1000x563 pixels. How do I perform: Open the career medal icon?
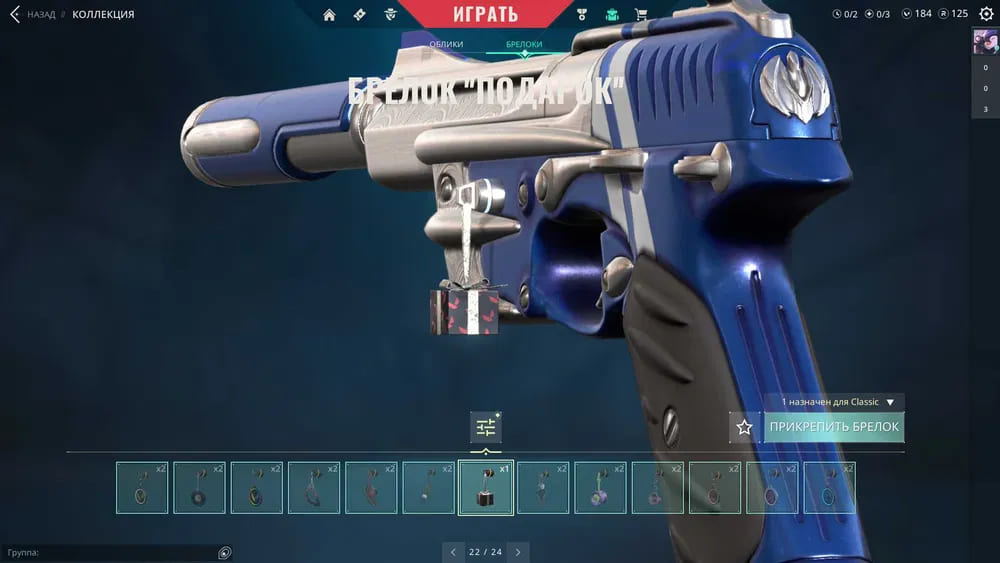pos(583,14)
